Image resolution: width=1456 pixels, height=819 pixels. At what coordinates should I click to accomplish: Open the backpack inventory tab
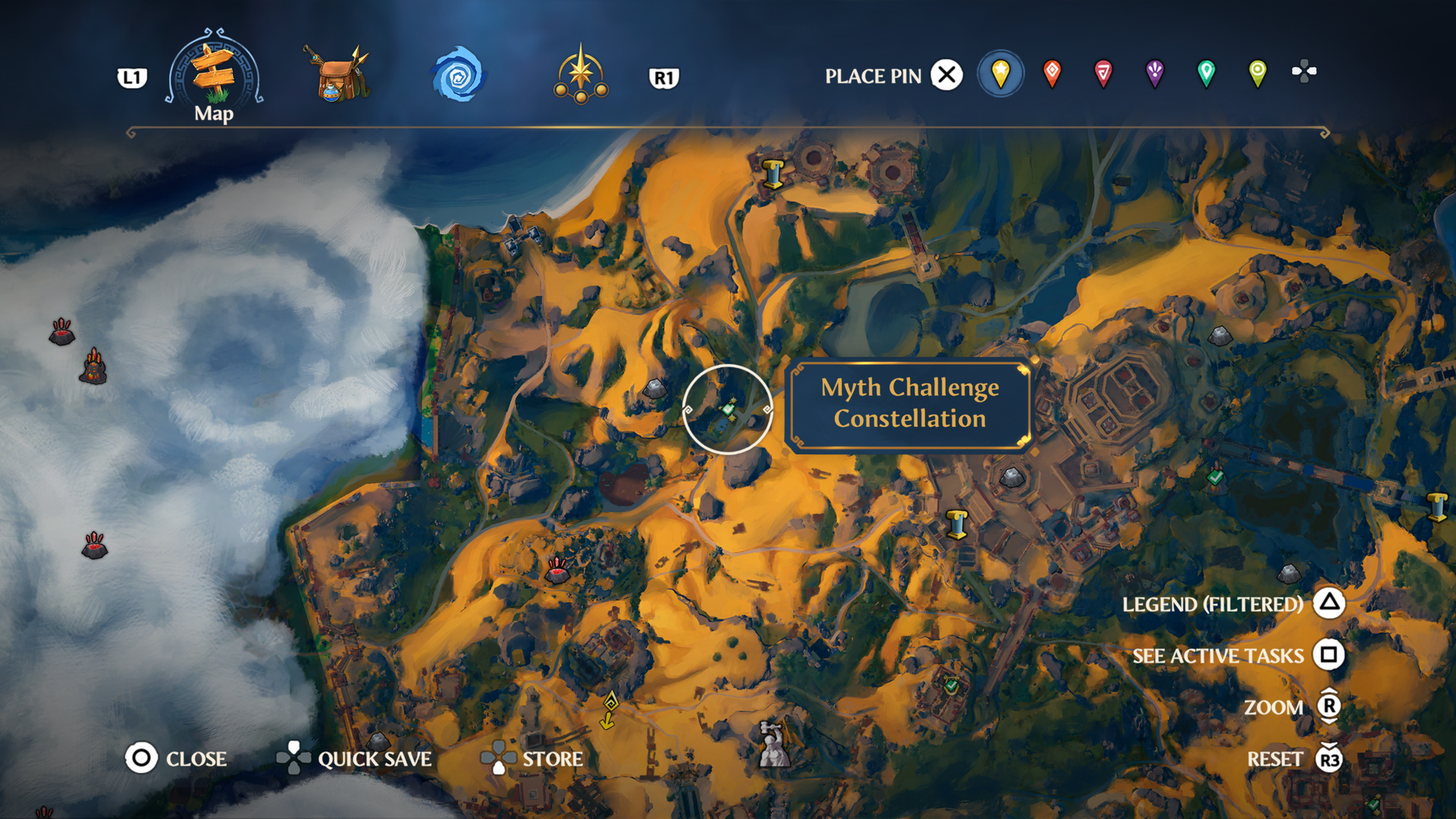click(x=337, y=75)
